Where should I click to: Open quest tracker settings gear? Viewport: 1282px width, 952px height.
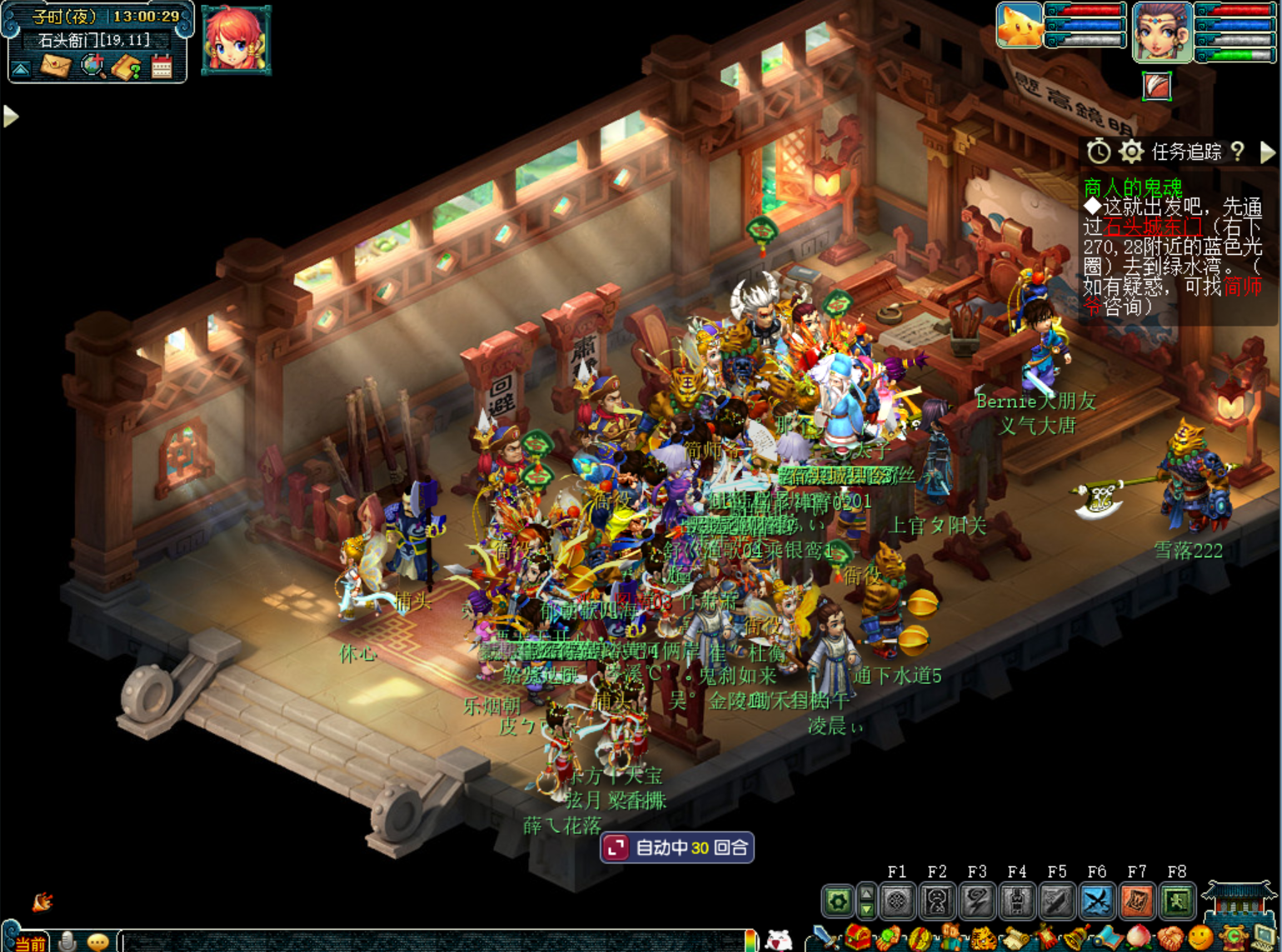(x=1130, y=152)
